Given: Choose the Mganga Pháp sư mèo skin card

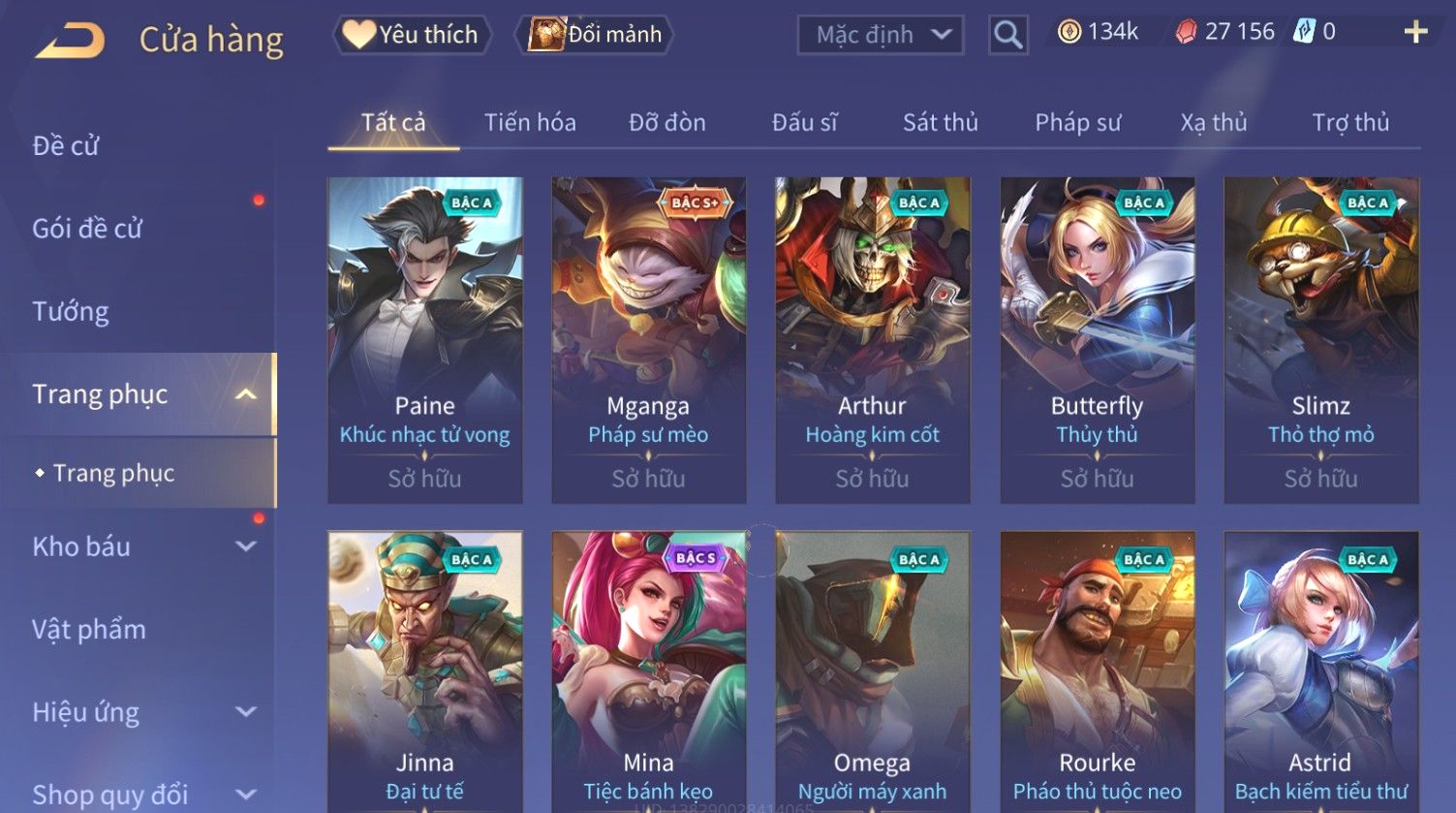Looking at the screenshot, I should click(x=648, y=339).
